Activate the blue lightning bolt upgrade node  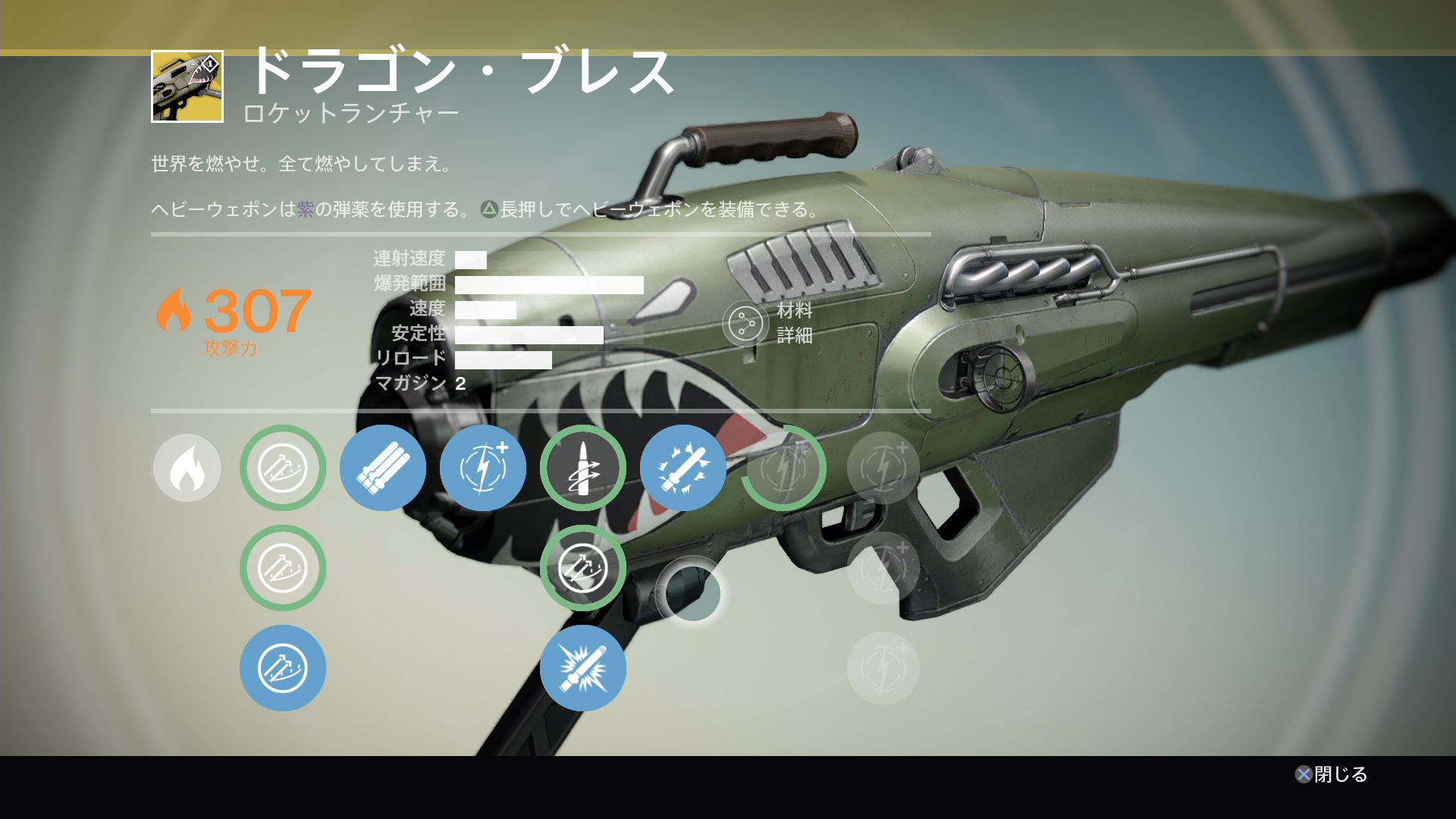click(x=483, y=468)
